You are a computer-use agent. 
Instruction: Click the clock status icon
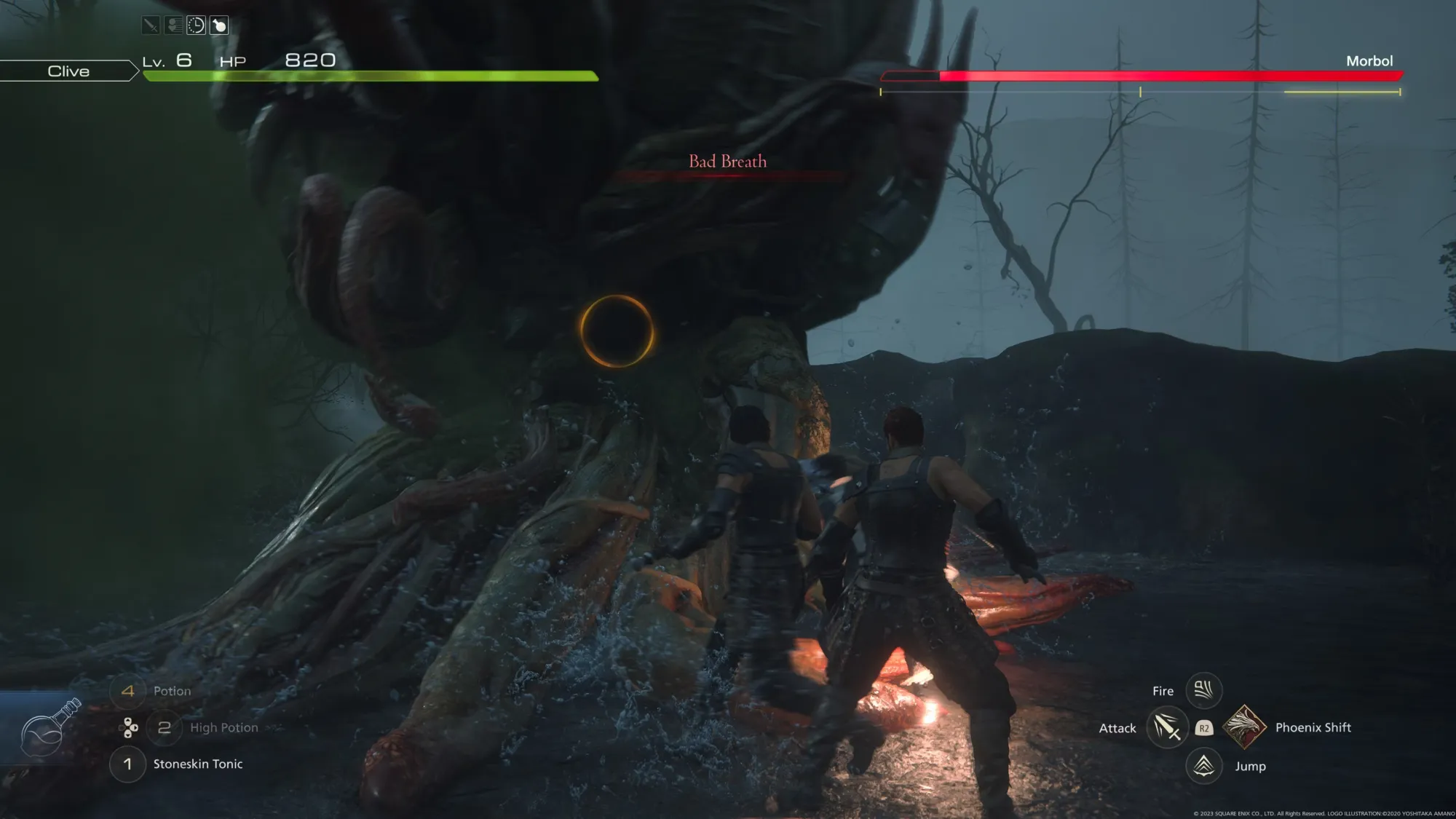click(196, 25)
